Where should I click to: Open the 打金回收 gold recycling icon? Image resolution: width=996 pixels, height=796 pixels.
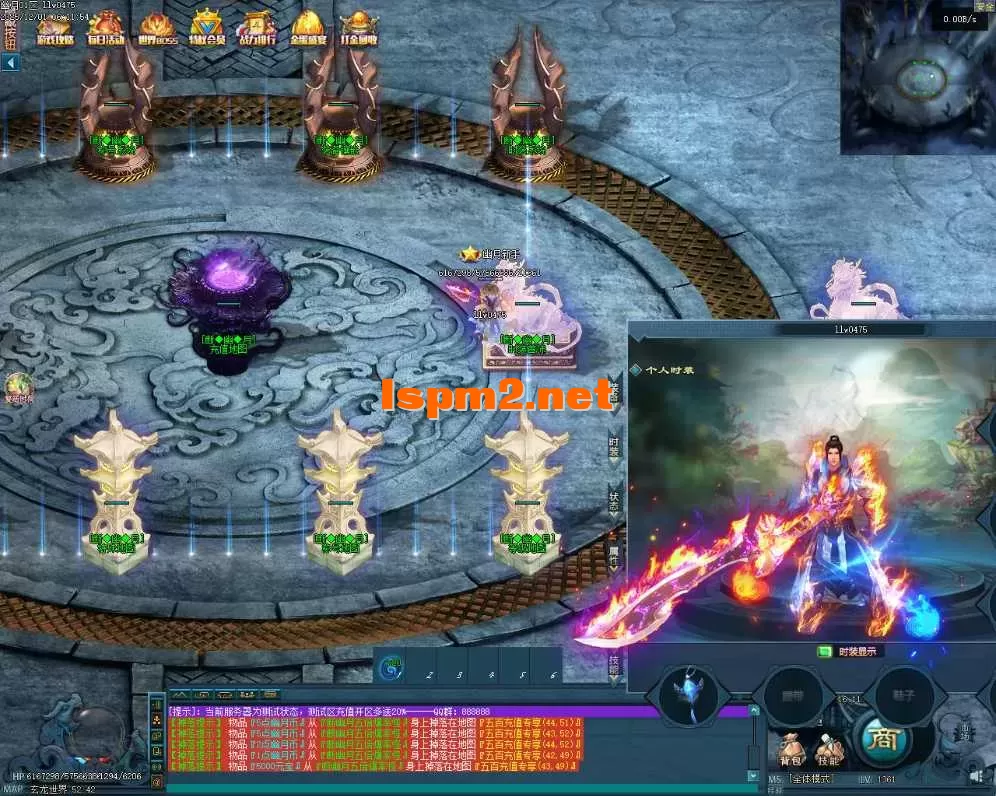358,29
